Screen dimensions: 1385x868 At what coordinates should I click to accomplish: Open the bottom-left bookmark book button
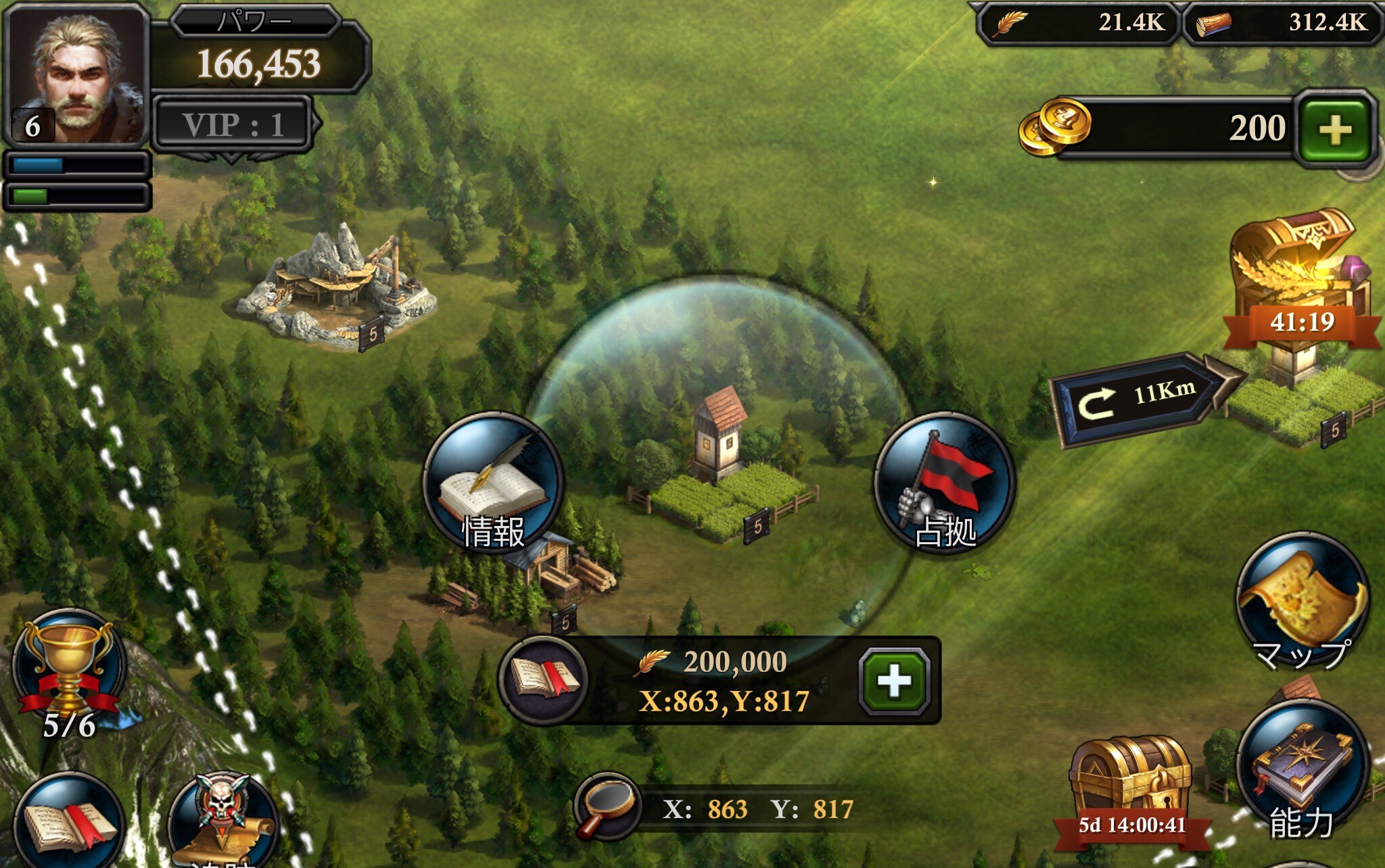(x=69, y=825)
